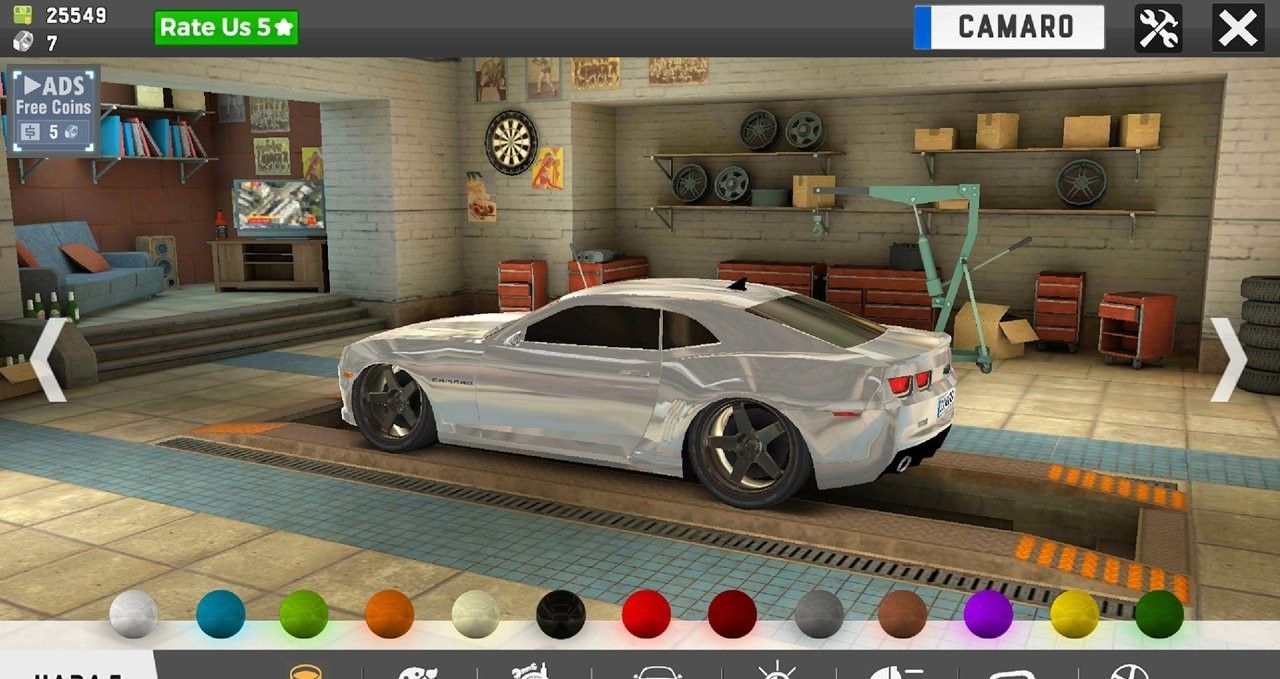This screenshot has height=679, width=1280.
Task: Select the purple paint color
Action: [x=988, y=614]
